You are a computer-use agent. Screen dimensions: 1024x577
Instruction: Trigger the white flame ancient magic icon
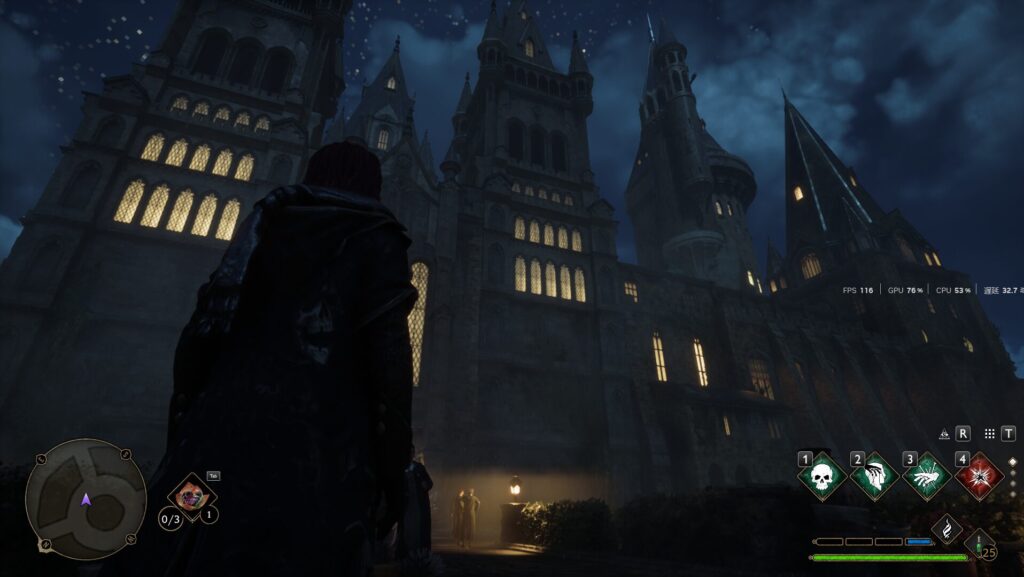(x=946, y=529)
